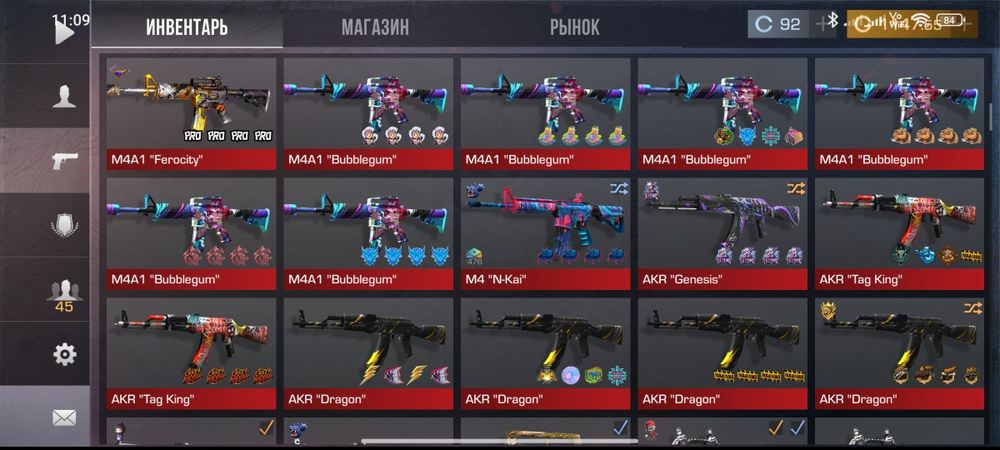Switch to the МАГАЗИН tab
Viewport: 1000px width, 450px height.
pyautogui.click(x=375, y=26)
